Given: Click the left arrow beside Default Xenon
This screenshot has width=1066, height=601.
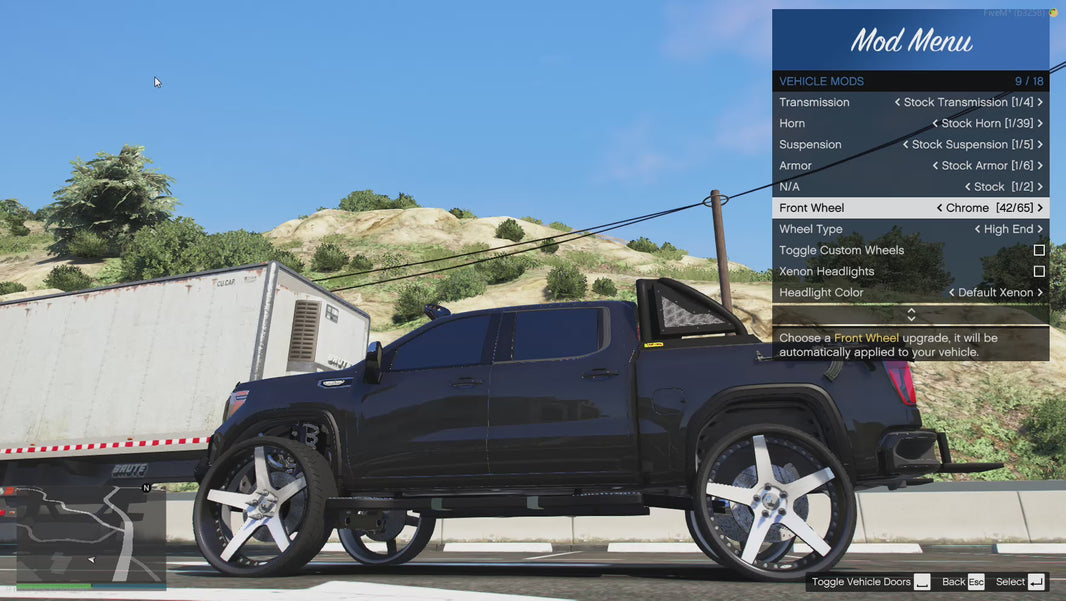Looking at the screenshot, I should point(951,293).
